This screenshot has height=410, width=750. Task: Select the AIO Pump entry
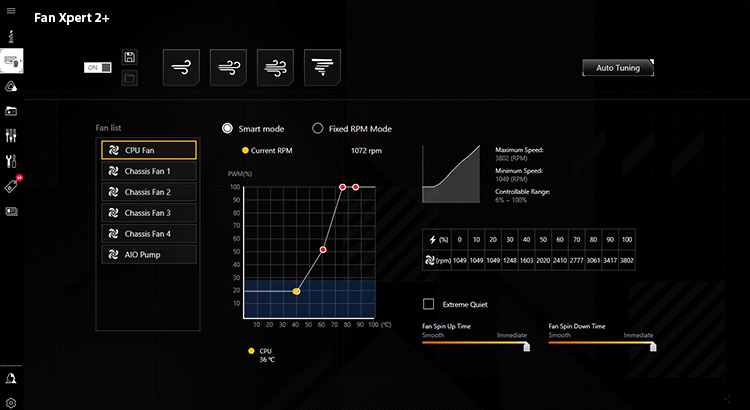tap(149, 255)
